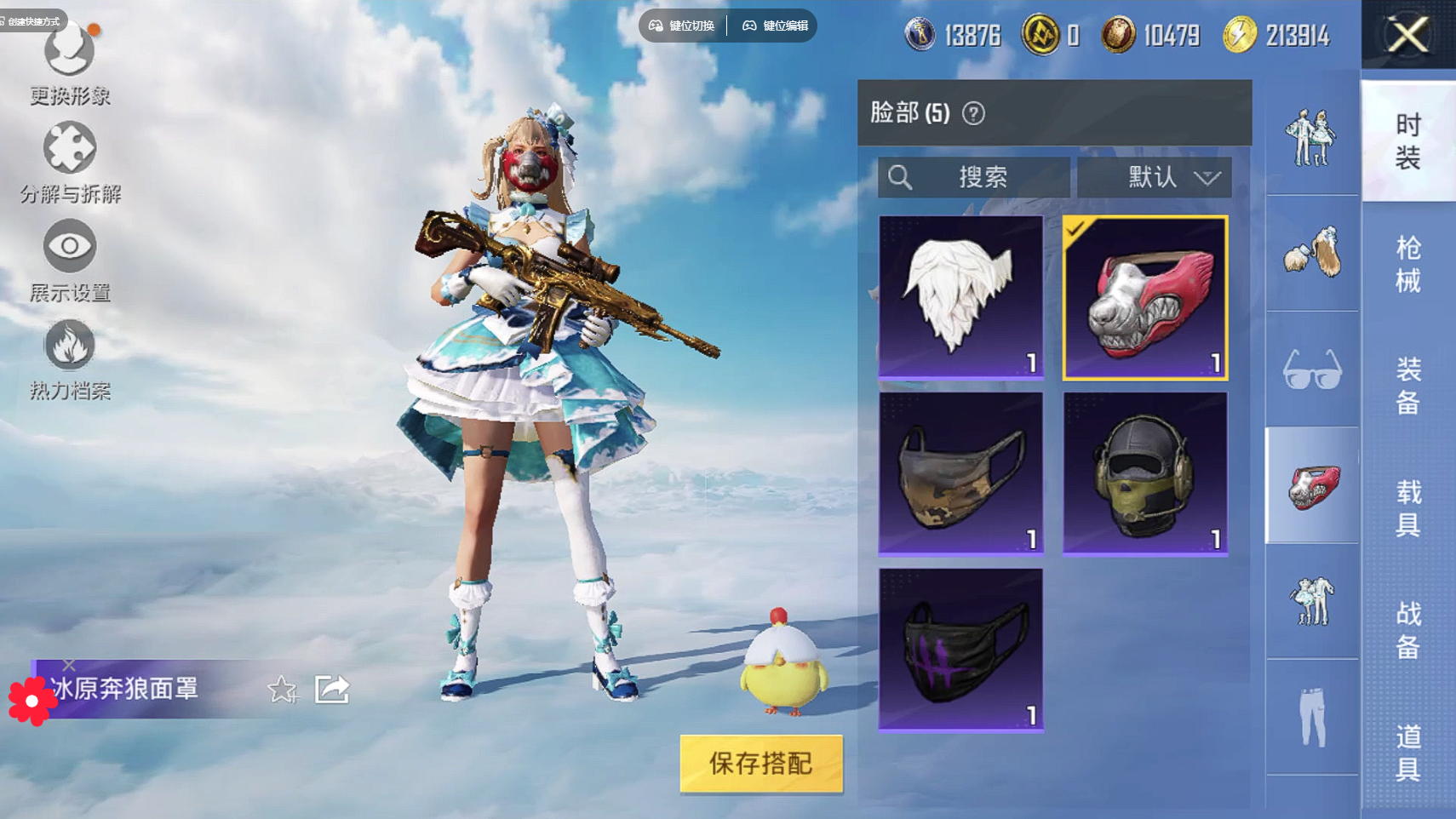This screenshot has height=819, width=1456.
Task: Open 分解与拆解 dismantle menu
Action: 70,162
